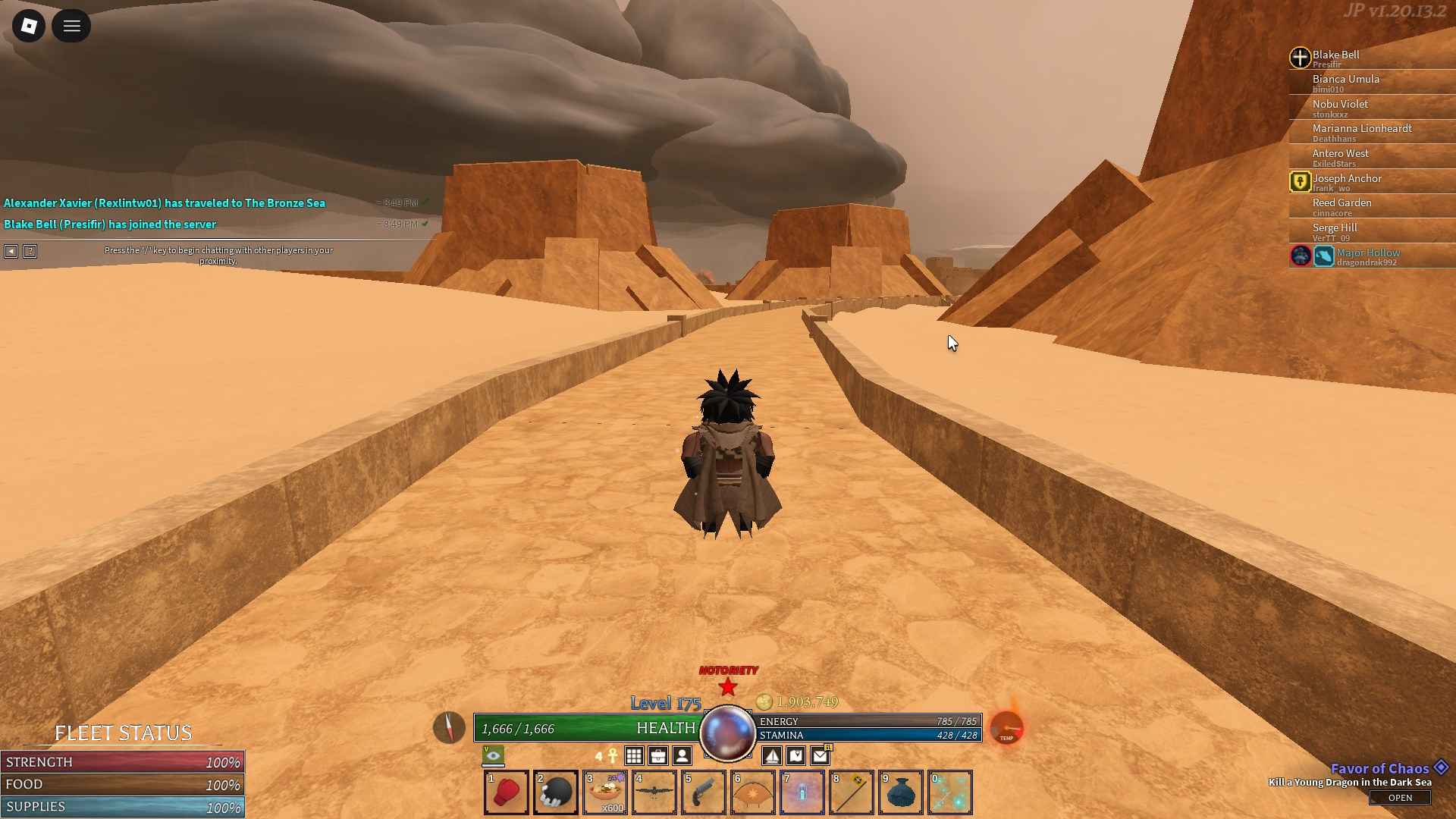Select the red boxing glove hotbar slot
The image size is (1456, 819).
click(507, 792)
